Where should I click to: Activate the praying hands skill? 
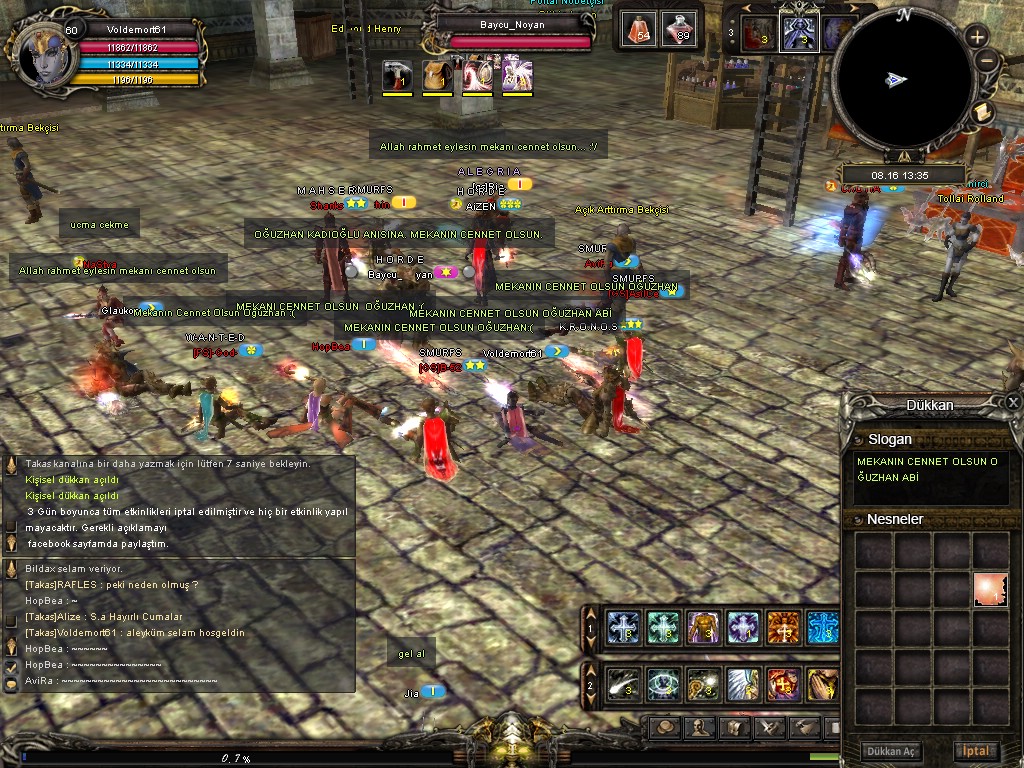click(822, 685)
